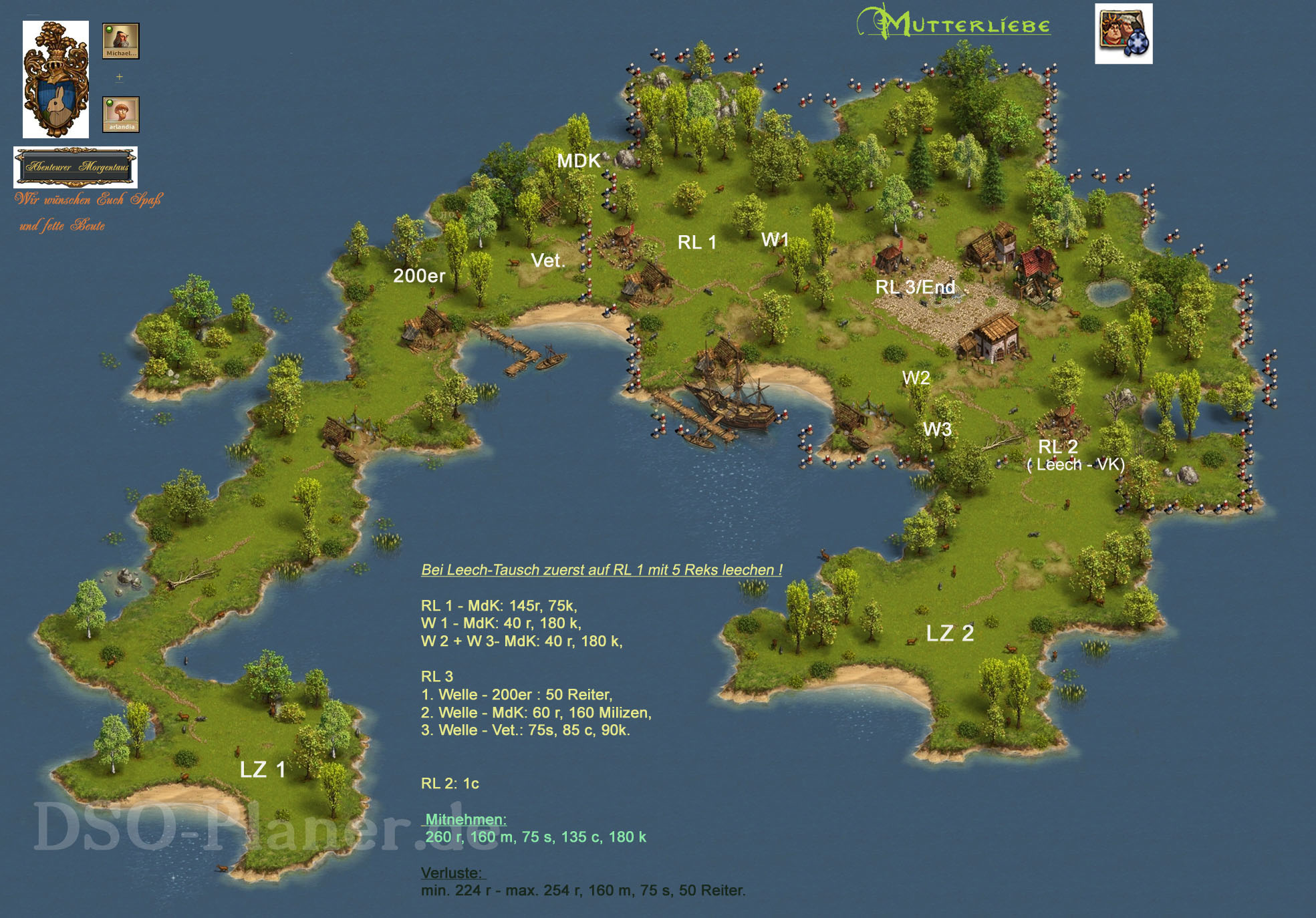Open the Mutterliebe adventure icon
The height and width of the screenshot is (918, 1316).
1123,34
